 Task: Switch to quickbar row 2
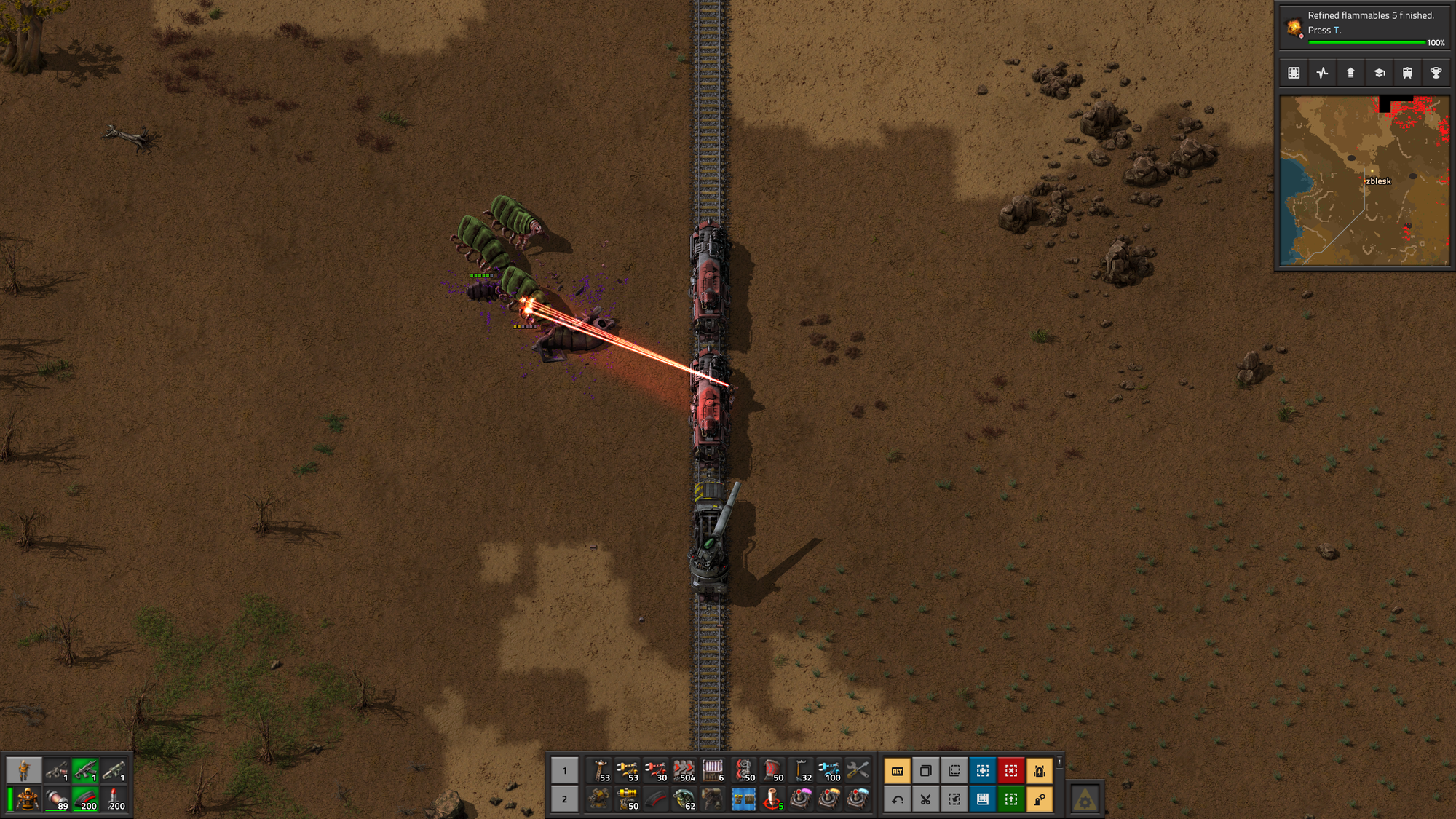pyautogui.click(x=564, y=799)
